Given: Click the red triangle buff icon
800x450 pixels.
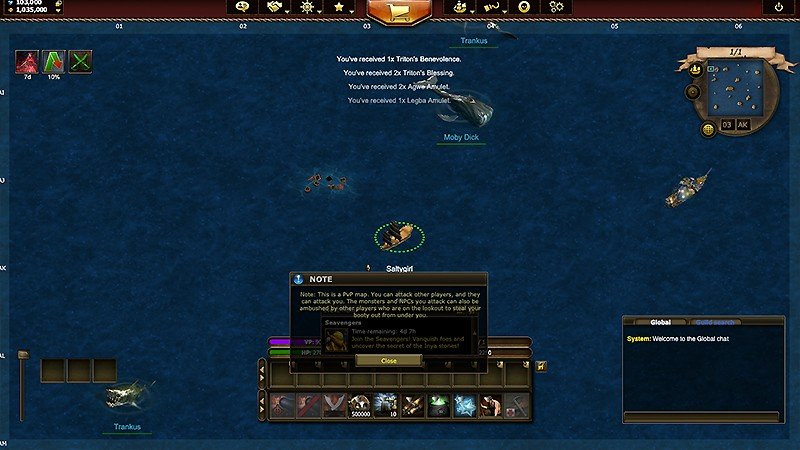Looking at the screenshot, I should [26, 61].
